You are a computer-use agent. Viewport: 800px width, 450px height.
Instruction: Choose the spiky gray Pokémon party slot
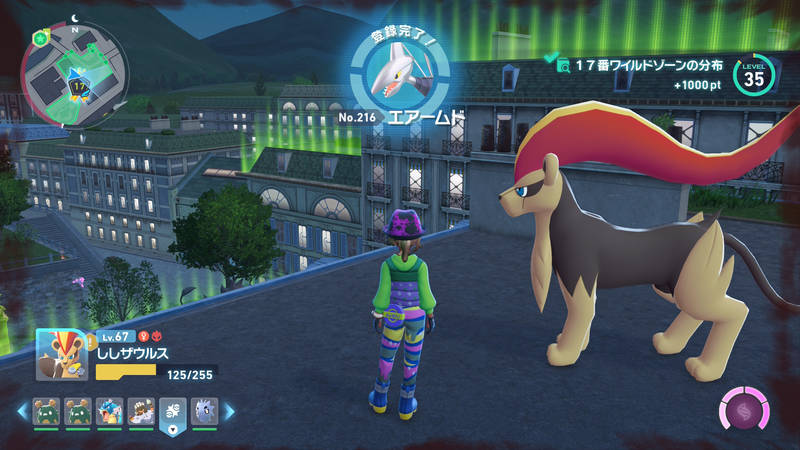(x=203, y=410)
